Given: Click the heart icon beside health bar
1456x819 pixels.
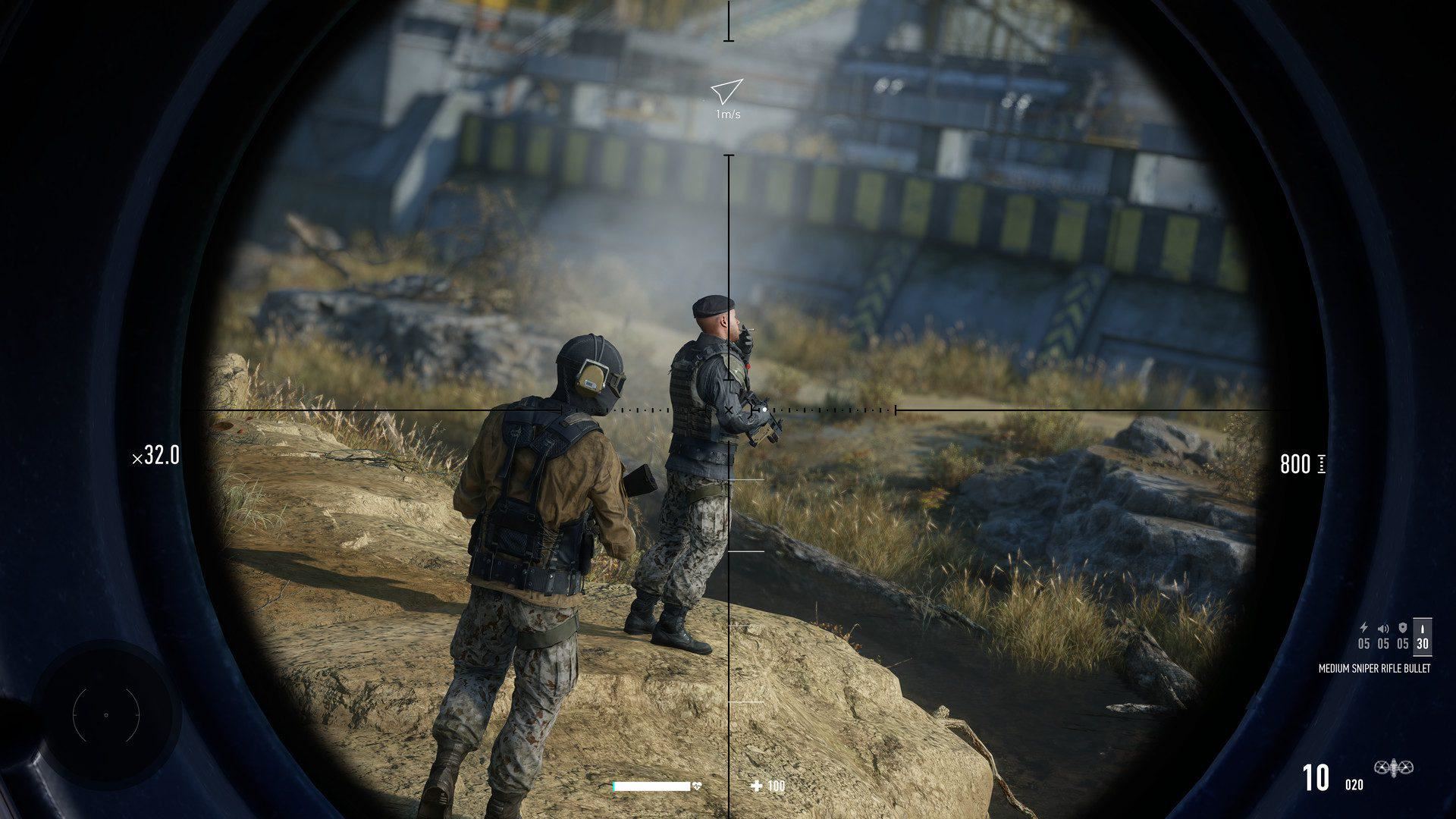Looking at the screenshot, I should coord(695,787).
